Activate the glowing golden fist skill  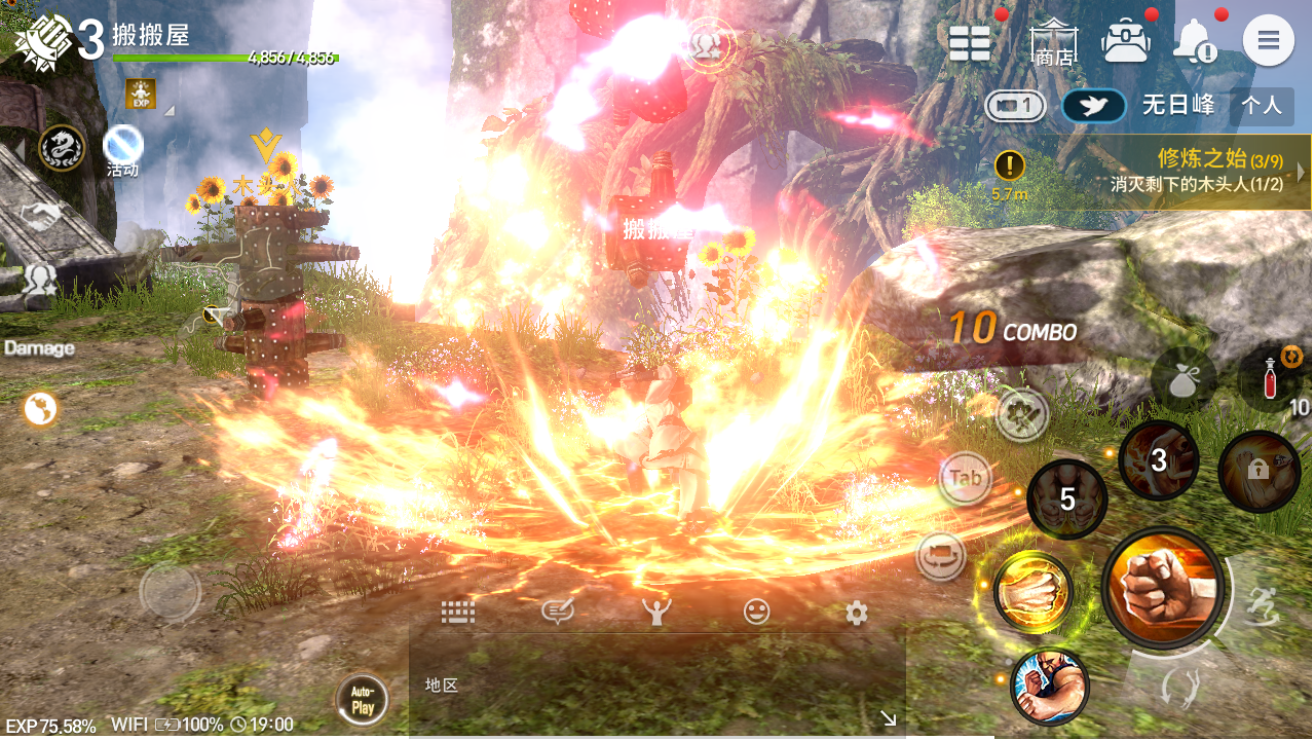pyautogui.click(x=1034, y=592)
